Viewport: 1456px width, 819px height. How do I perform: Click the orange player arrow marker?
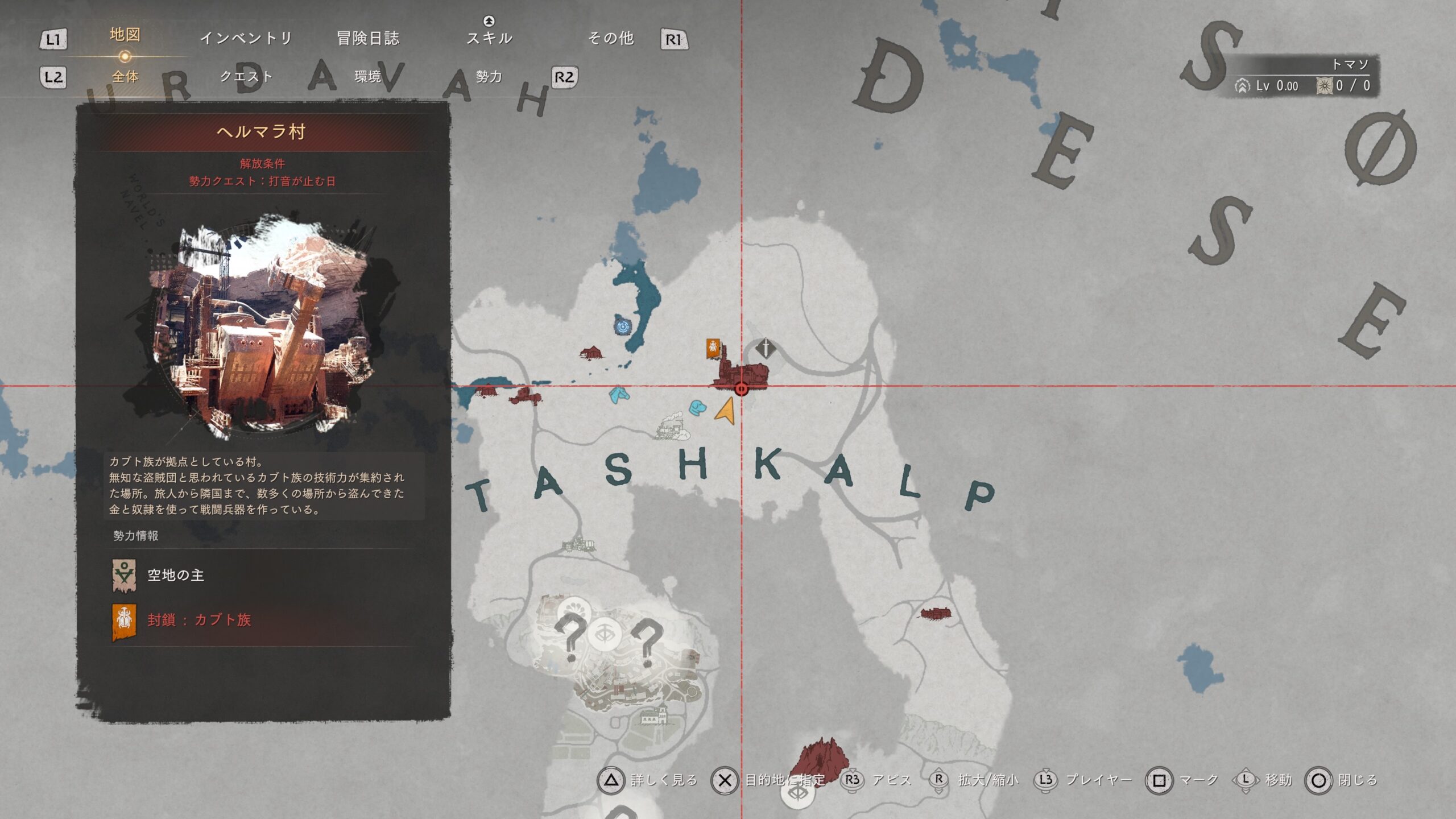[x=726, y=411]
